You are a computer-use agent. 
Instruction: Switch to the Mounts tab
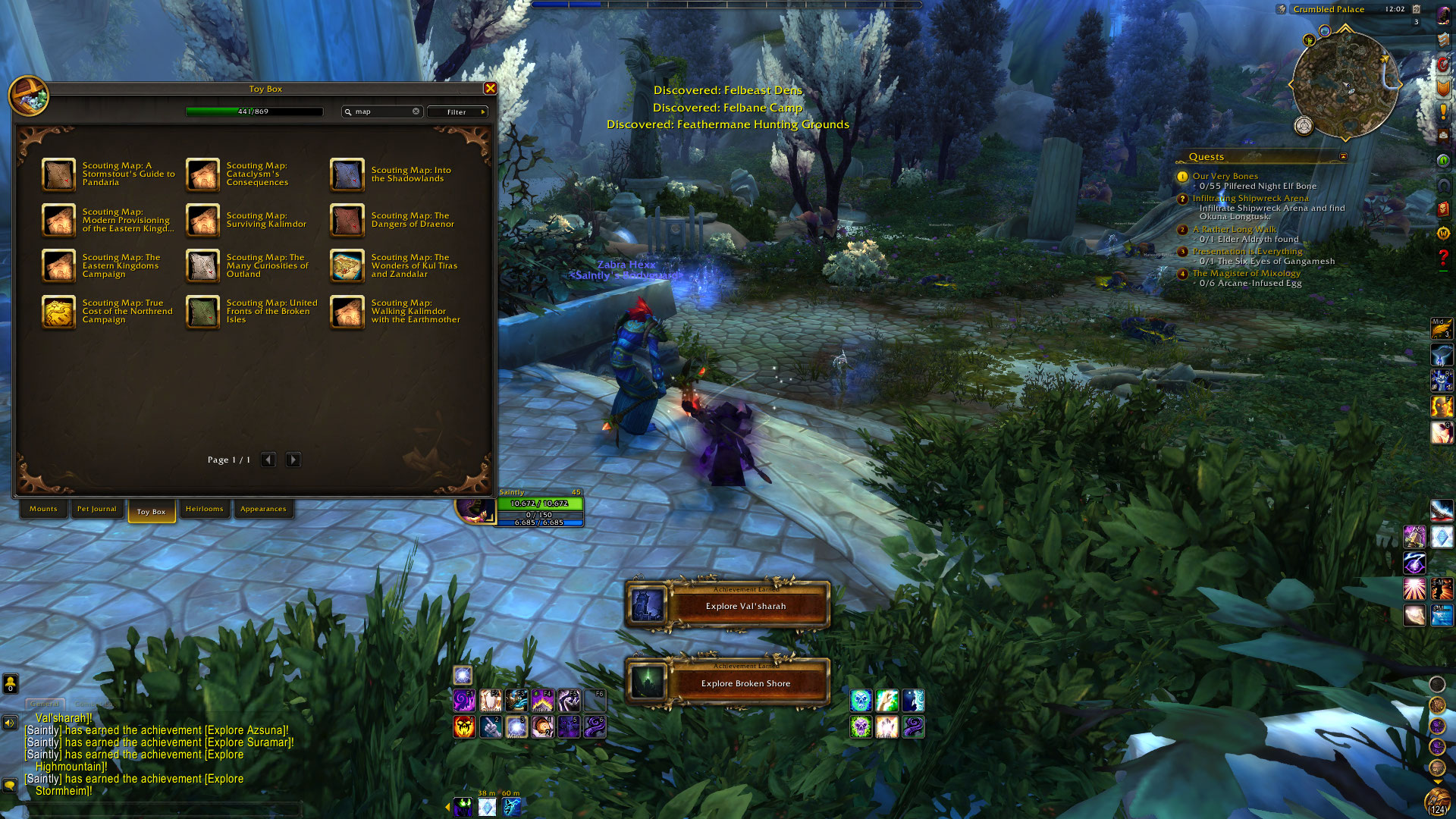(43, 509)
